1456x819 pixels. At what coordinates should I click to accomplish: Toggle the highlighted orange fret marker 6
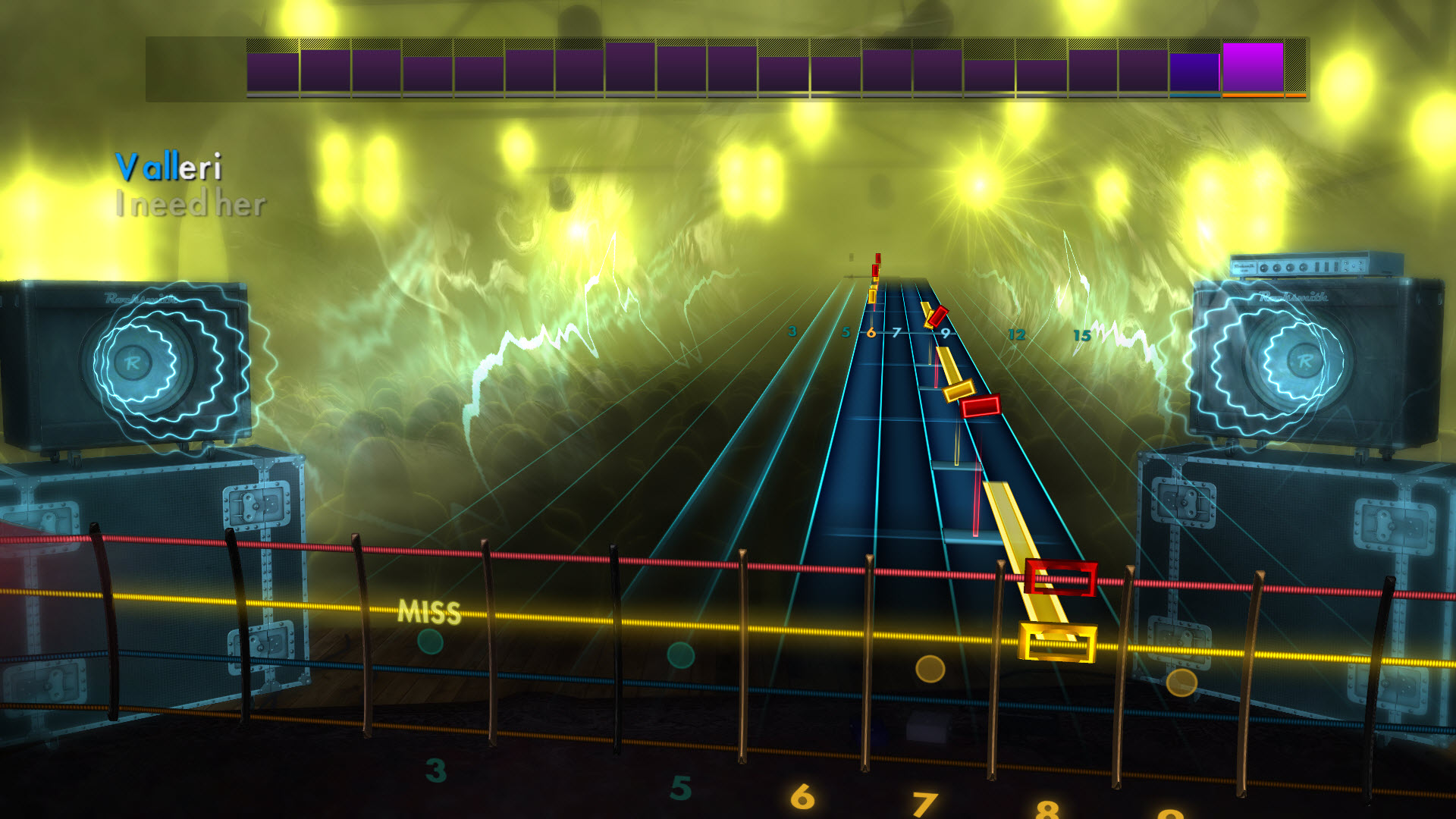[x=871, y=331]
